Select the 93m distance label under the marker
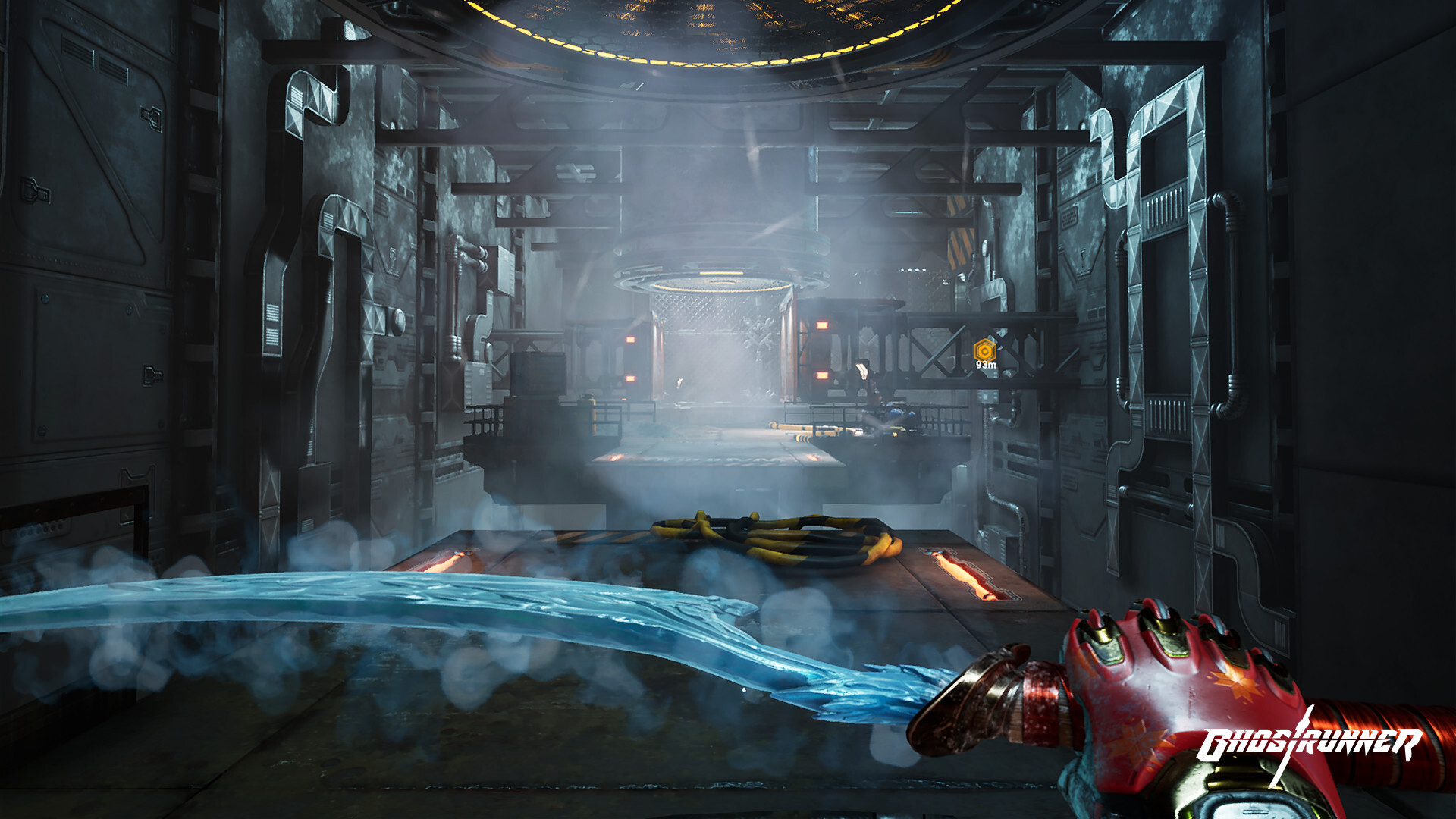 [x=986, y=366]
